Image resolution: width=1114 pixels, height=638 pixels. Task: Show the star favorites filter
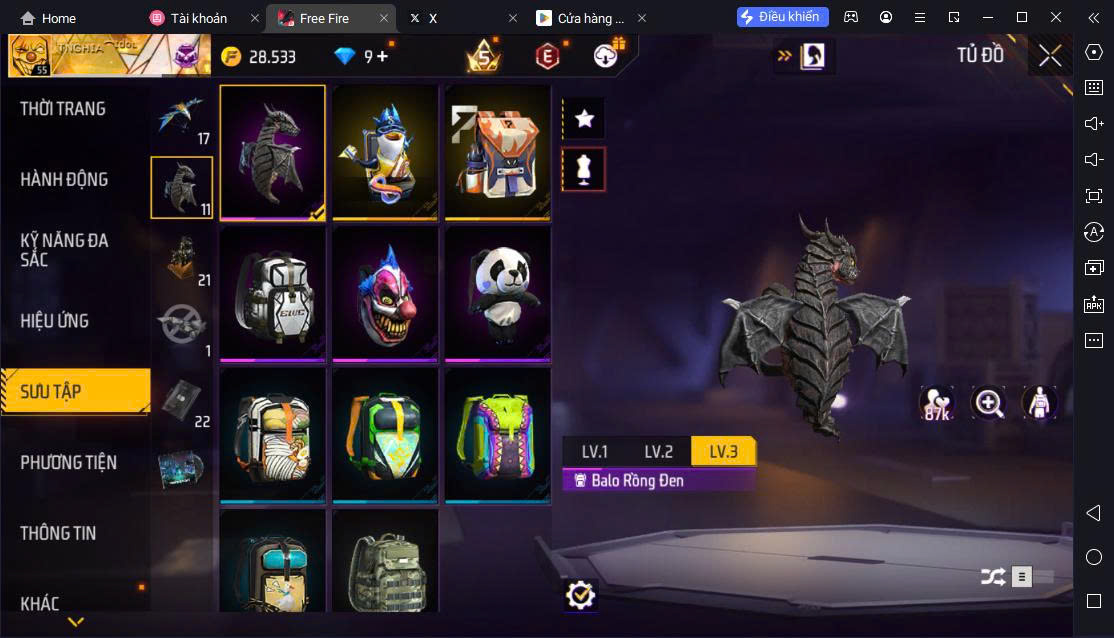[585, 119]
